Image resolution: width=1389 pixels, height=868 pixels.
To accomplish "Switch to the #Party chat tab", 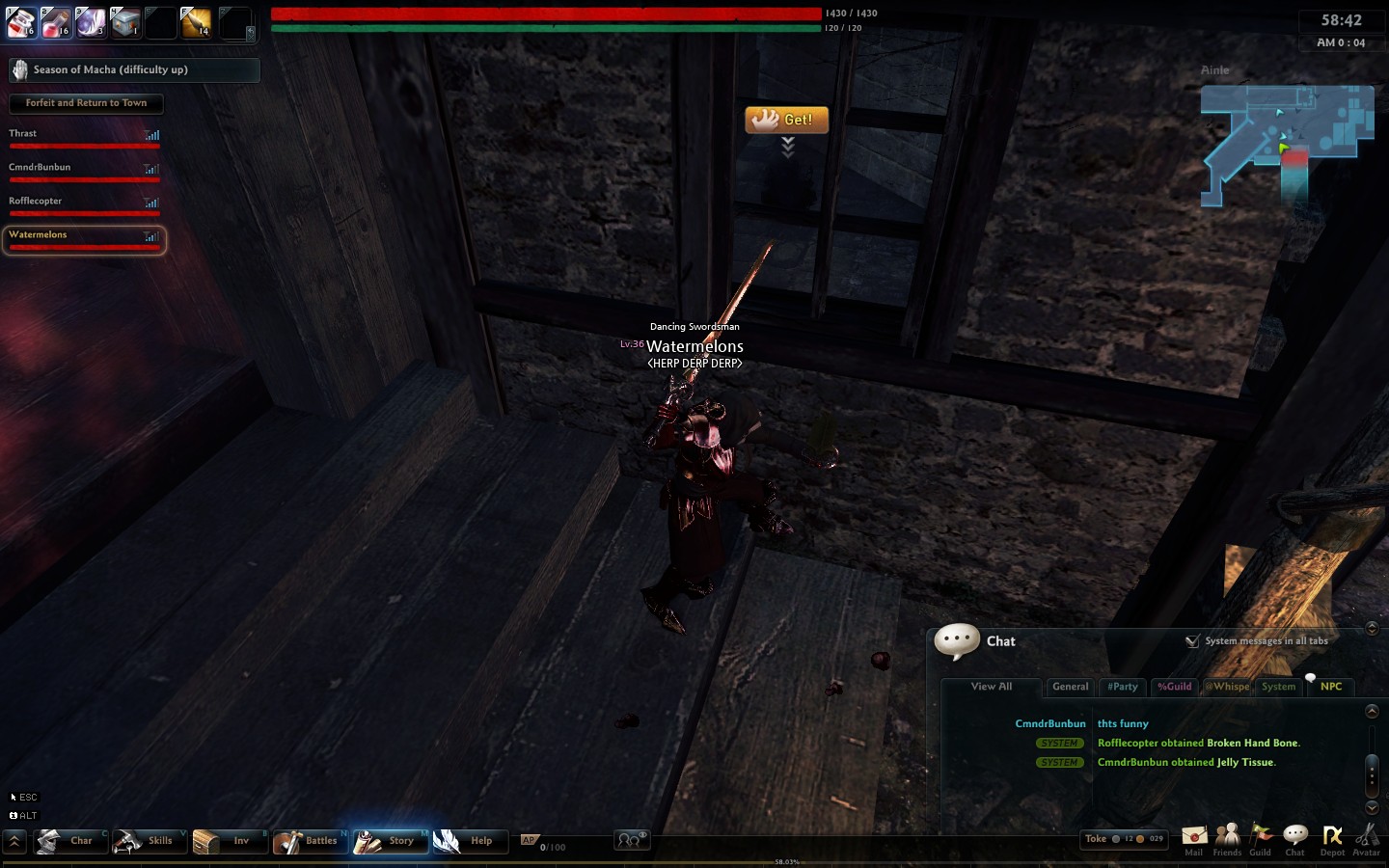I will 1122,687.
